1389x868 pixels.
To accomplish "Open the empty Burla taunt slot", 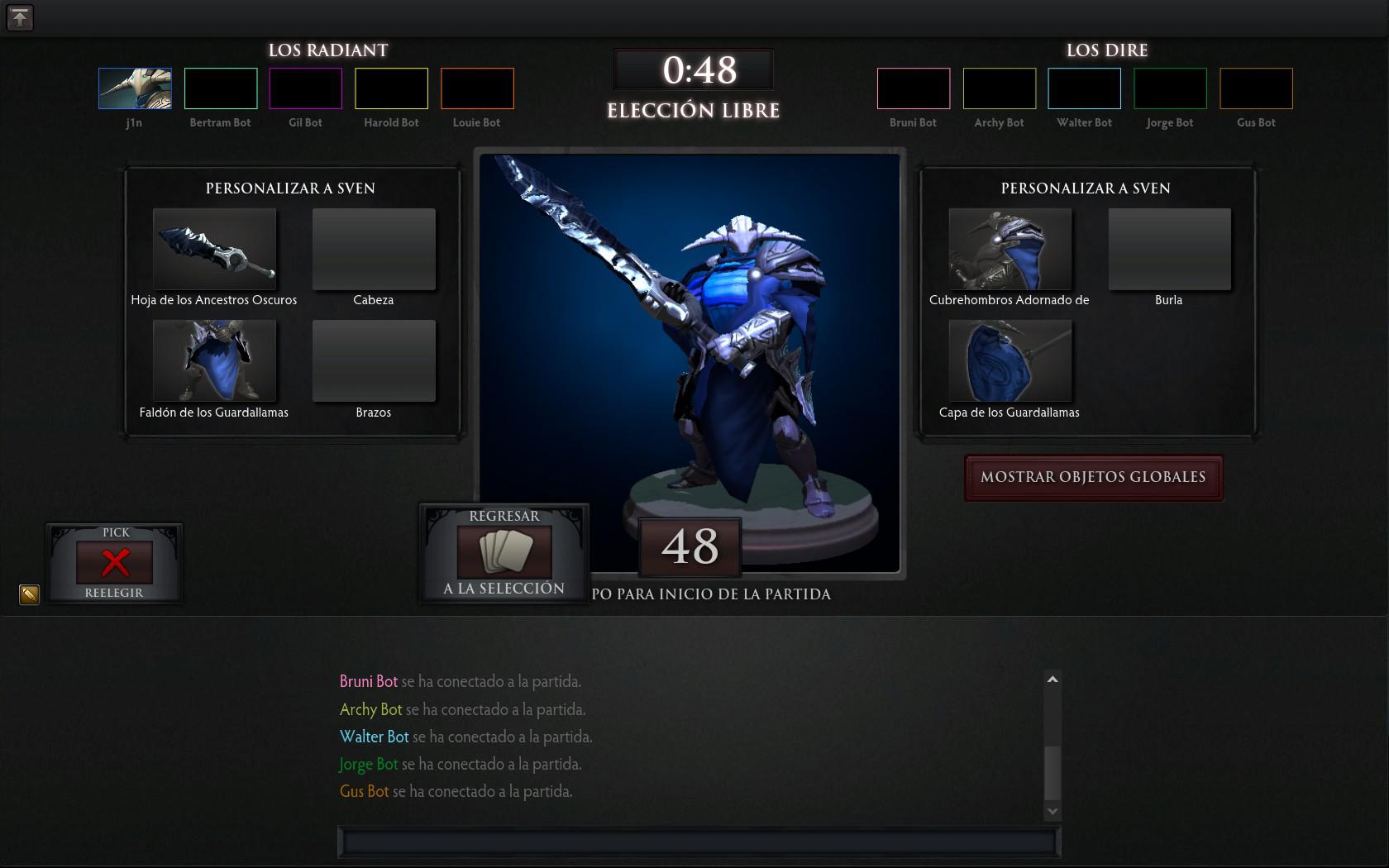I will (x=1169, y=249).
